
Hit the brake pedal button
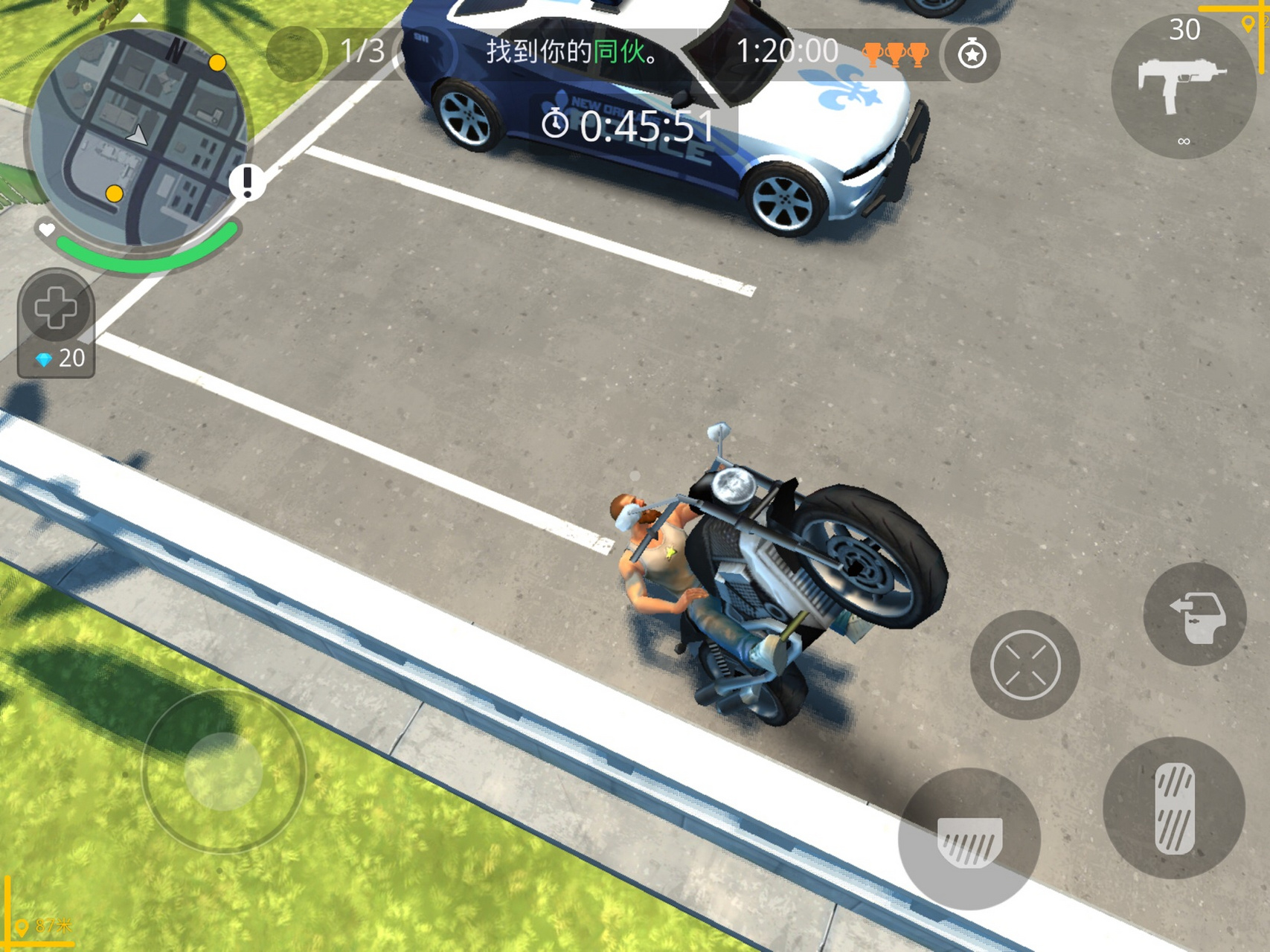pos(969,839)
